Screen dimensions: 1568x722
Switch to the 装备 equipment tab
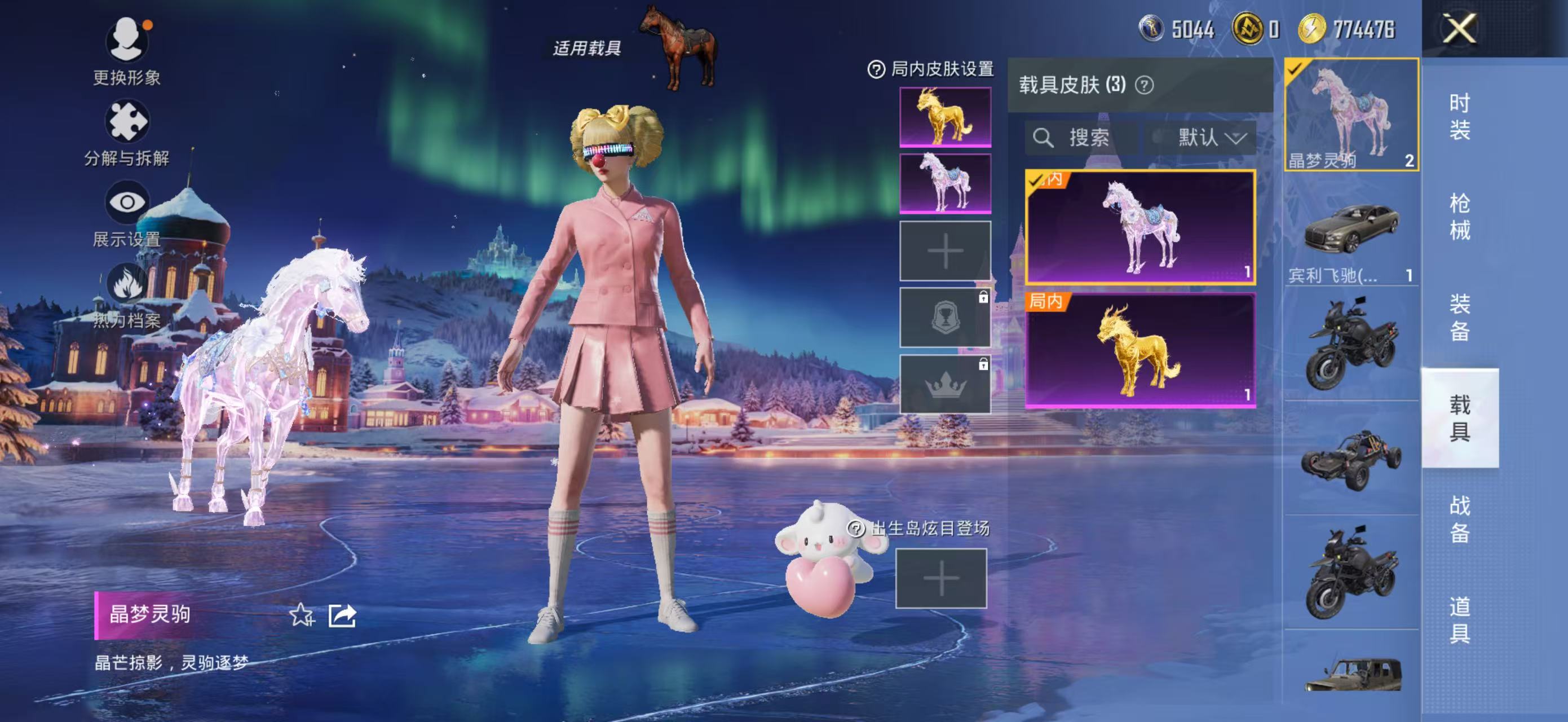pos(1459,317)
